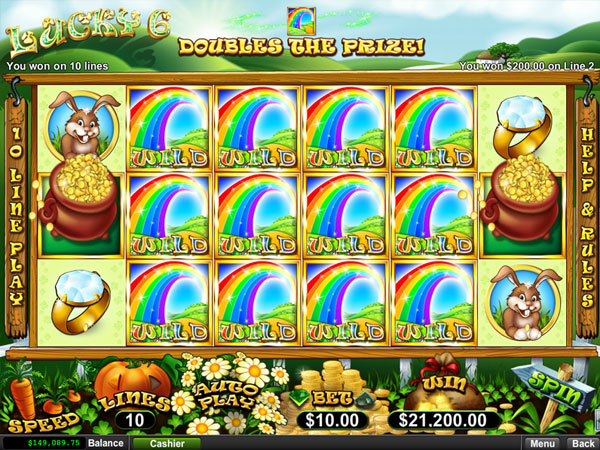
Task: Change the Speed with the carrot button
Action: click(31, 393)
